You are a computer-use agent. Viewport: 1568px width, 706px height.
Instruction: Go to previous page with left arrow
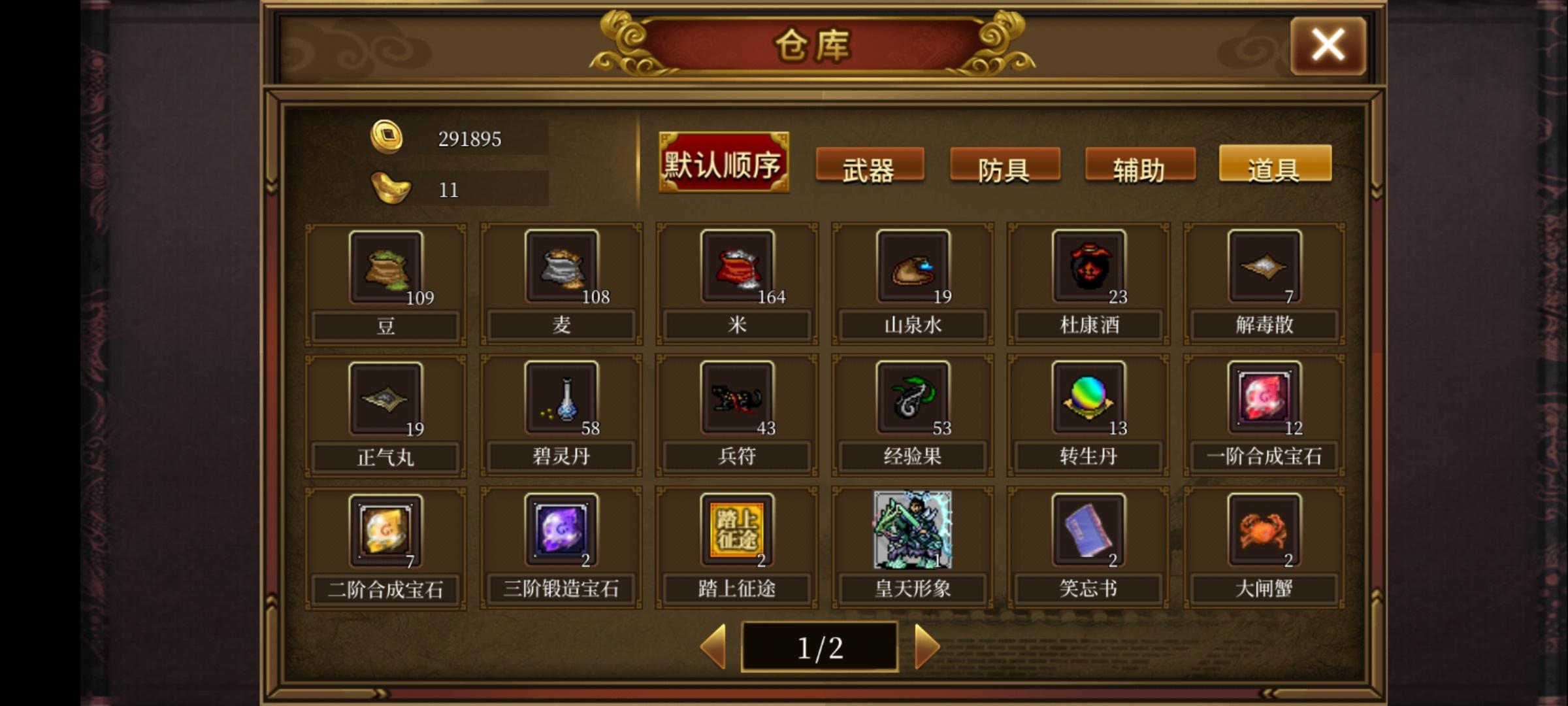715,646
